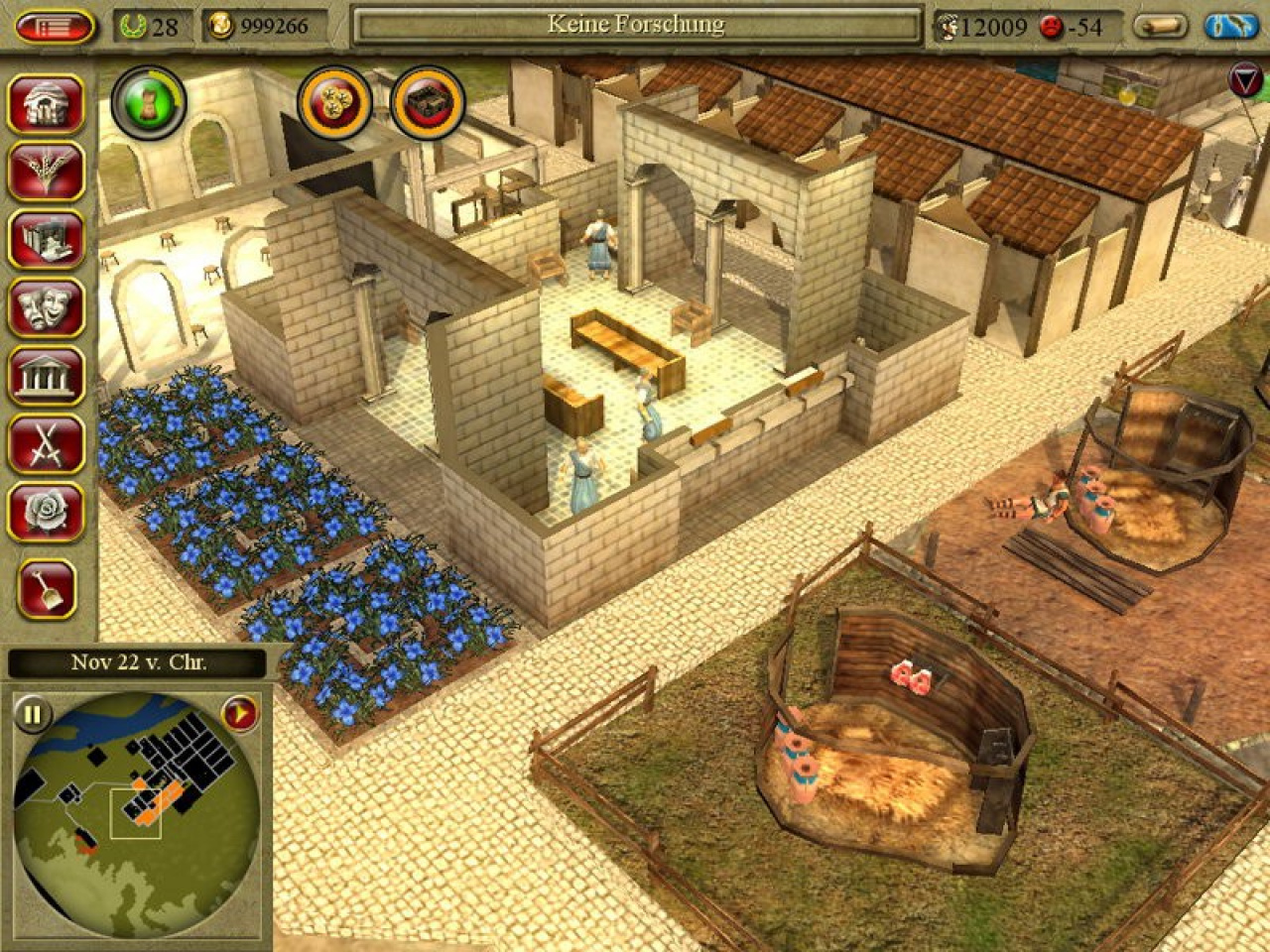Select the crossed swords military category

coord(46,444)
